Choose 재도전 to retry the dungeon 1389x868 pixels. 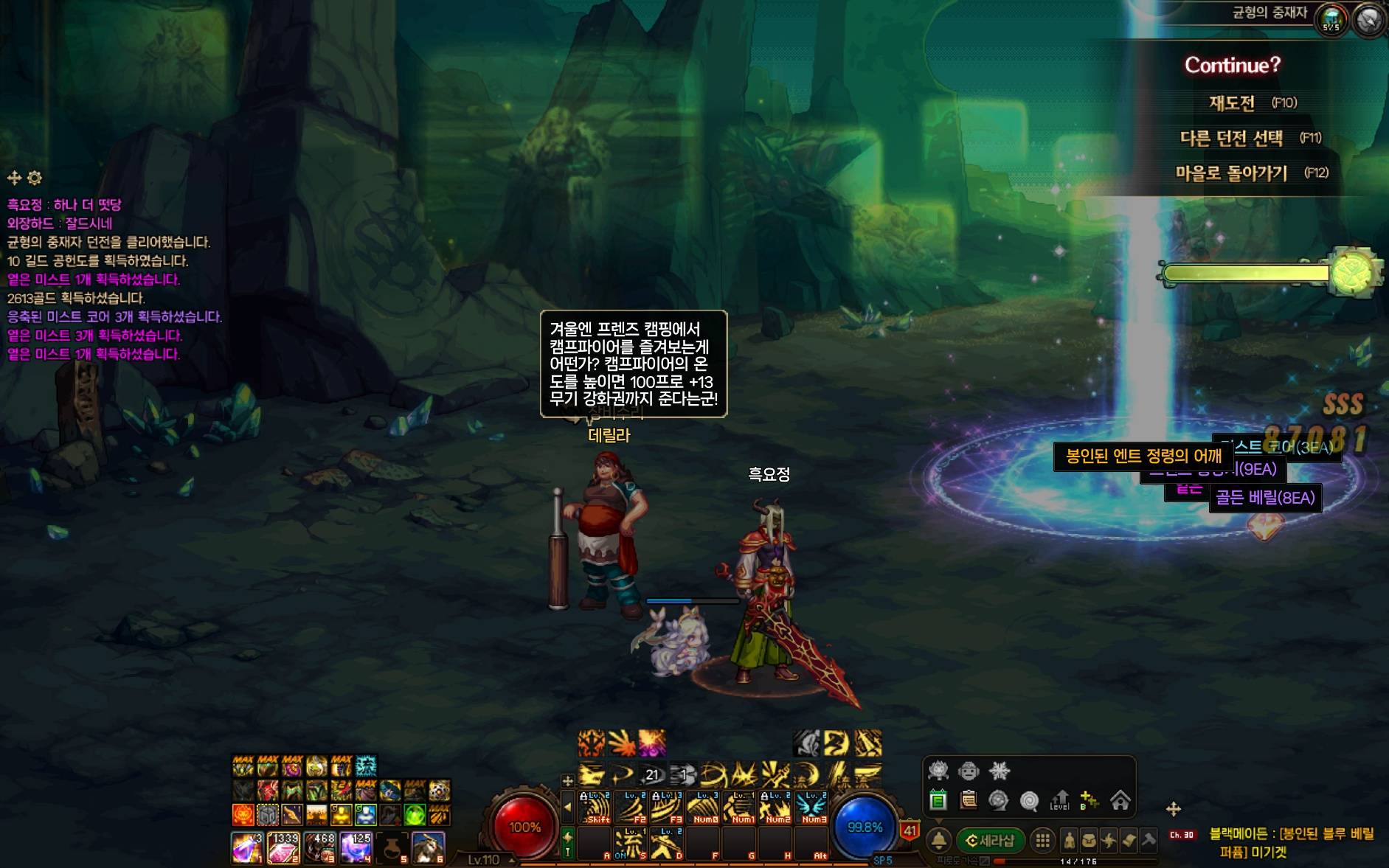click(1232, 103)
